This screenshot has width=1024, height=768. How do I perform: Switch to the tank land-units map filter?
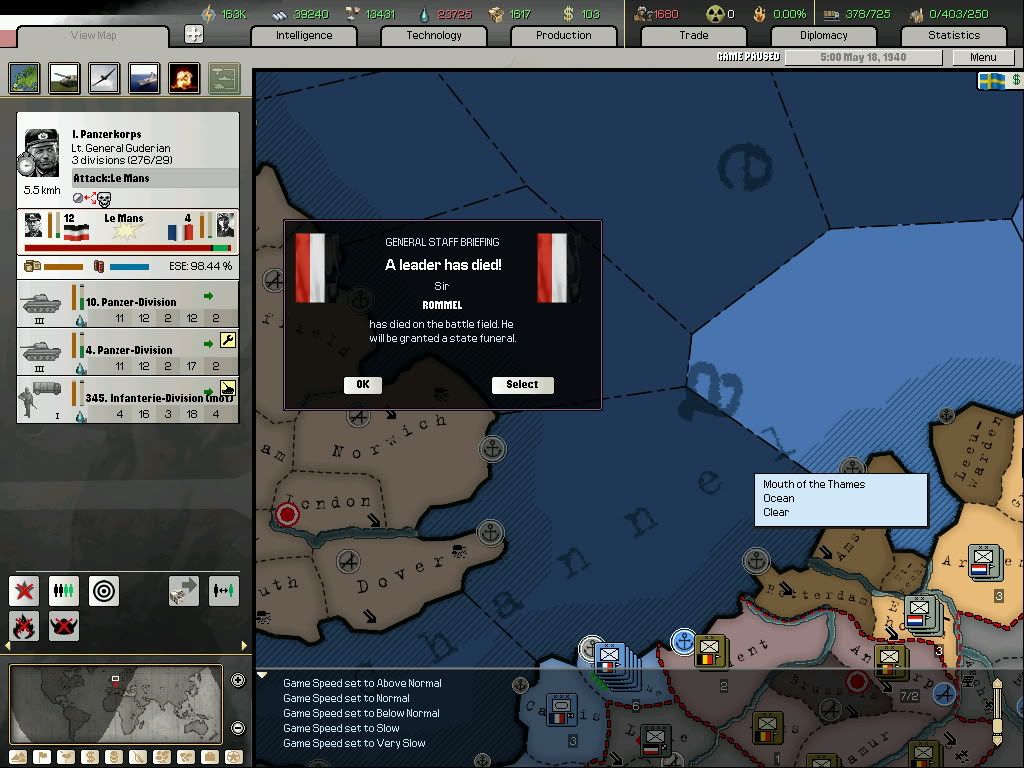(63, 78)
